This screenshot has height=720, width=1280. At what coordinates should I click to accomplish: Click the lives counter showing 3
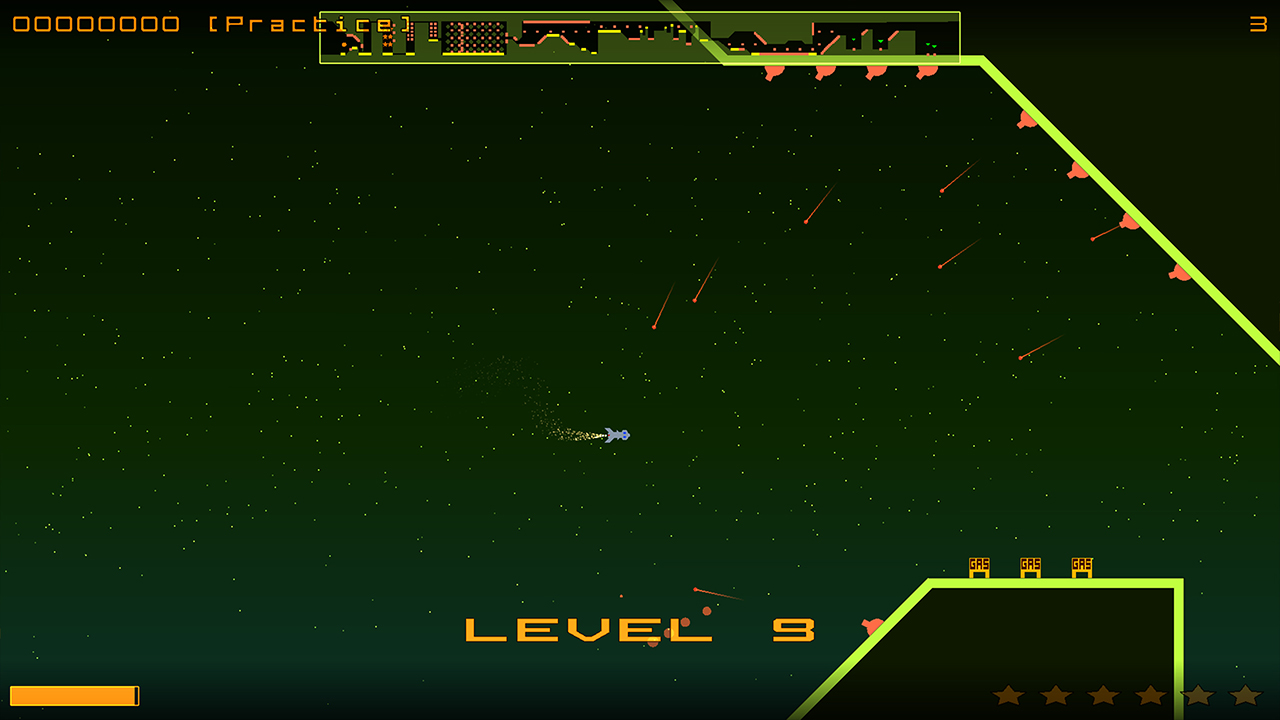1258,25
